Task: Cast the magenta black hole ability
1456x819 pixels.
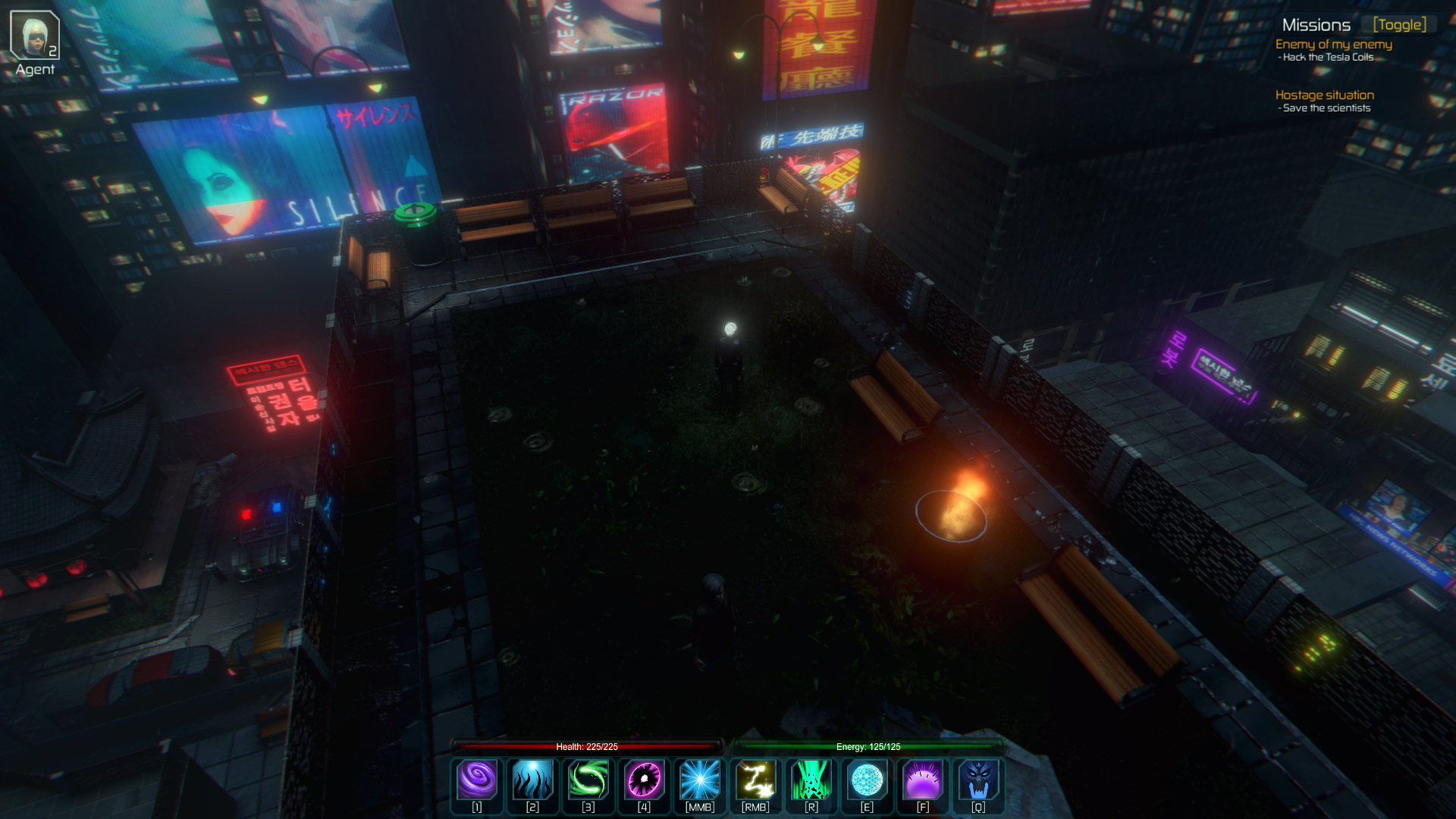Action: click(x=644, y=780)
